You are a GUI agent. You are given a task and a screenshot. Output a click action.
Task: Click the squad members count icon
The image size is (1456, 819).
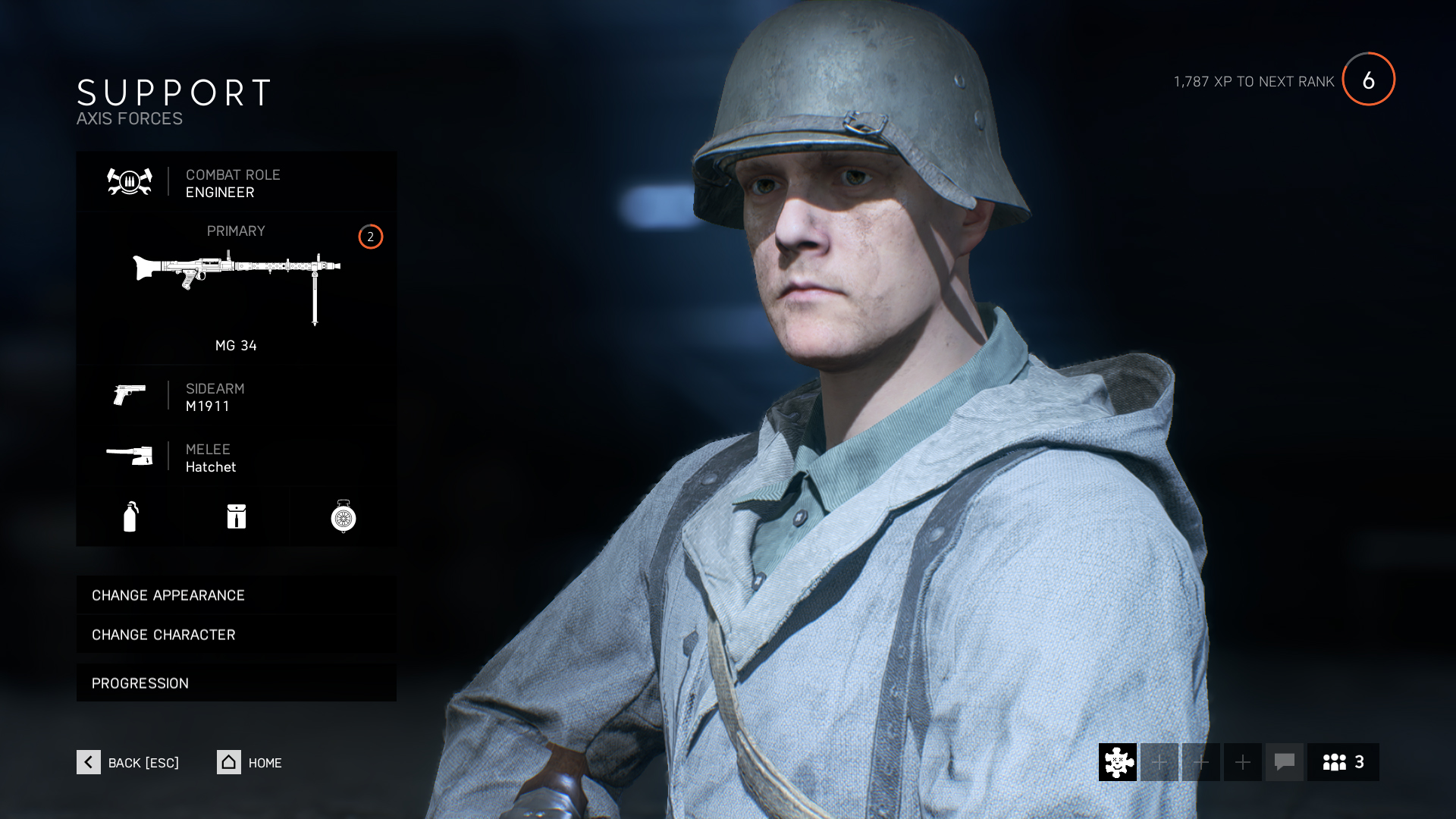click(1341, 762)
